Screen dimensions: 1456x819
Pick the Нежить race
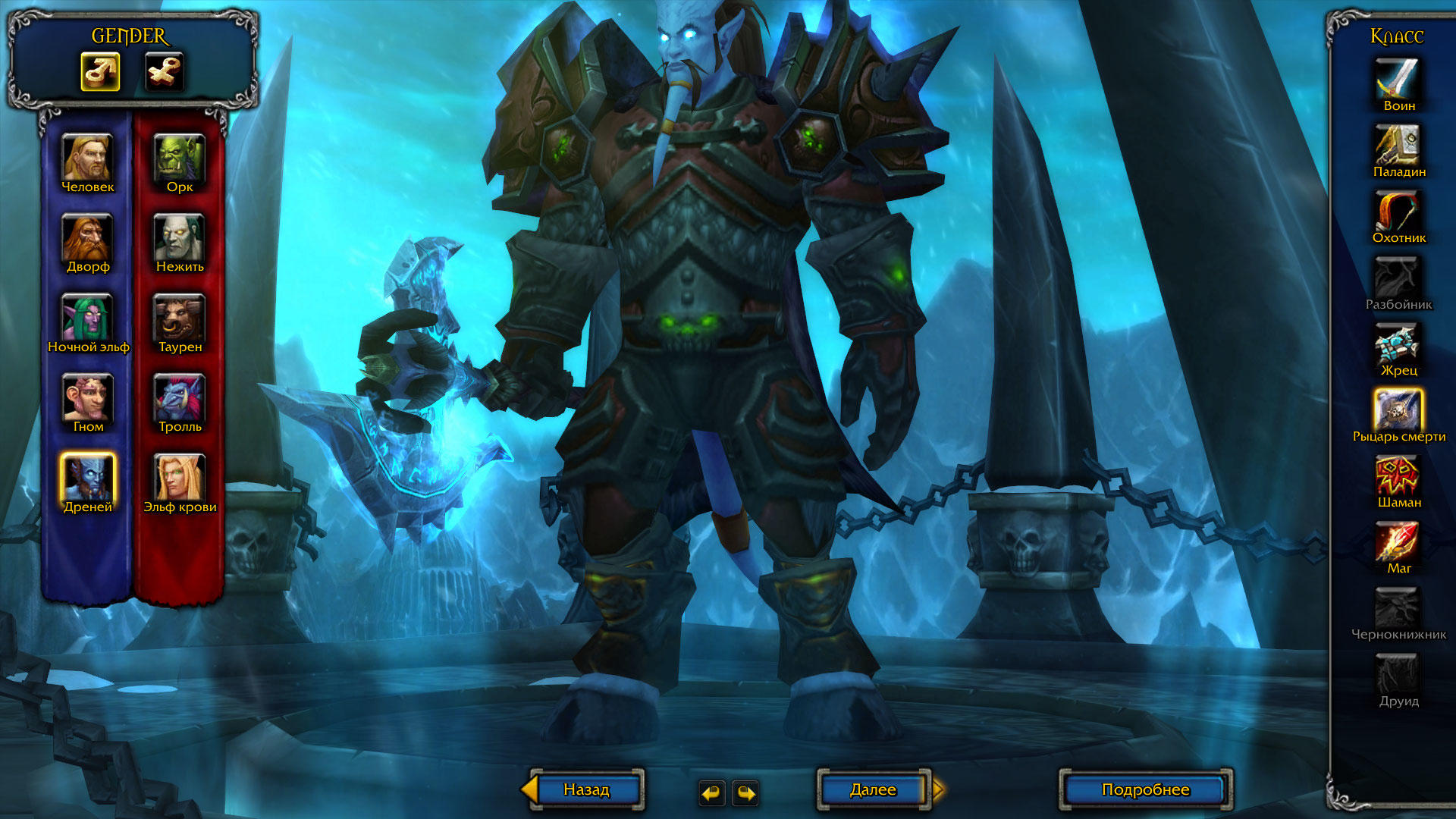pyautogui.click(x=180, y=237)
